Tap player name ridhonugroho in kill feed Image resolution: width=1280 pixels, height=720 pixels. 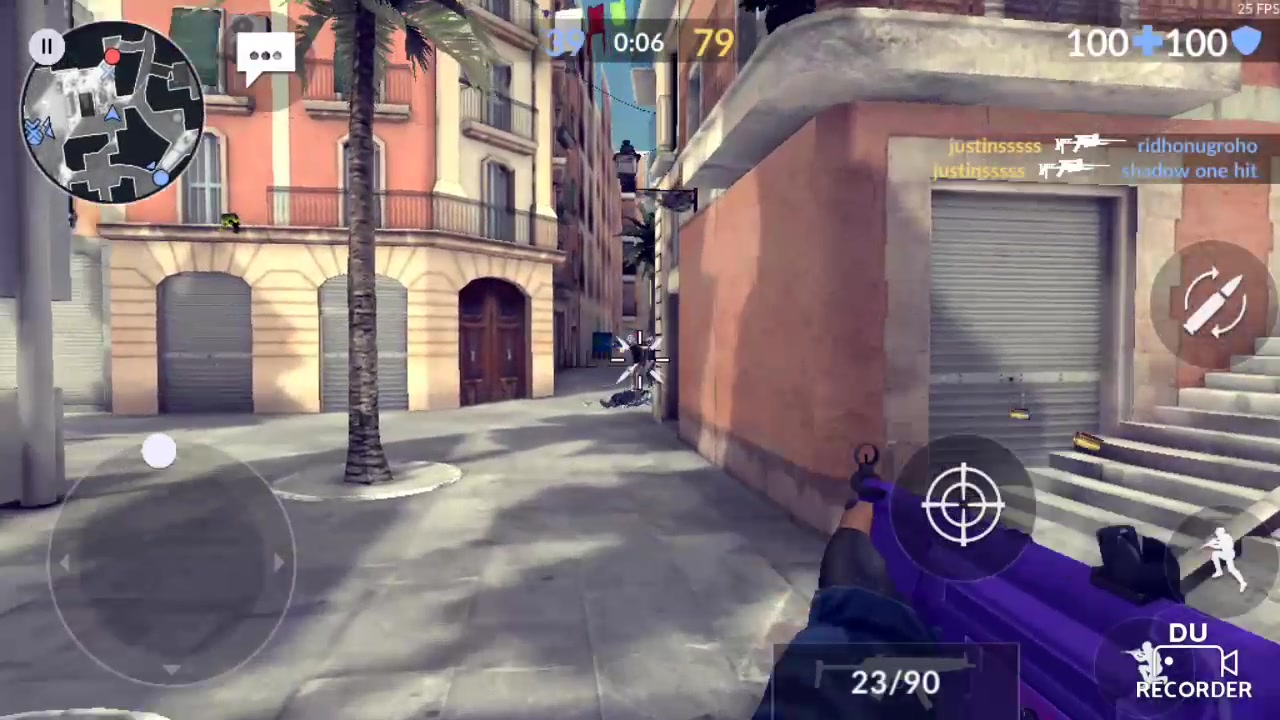point(1196,146)
